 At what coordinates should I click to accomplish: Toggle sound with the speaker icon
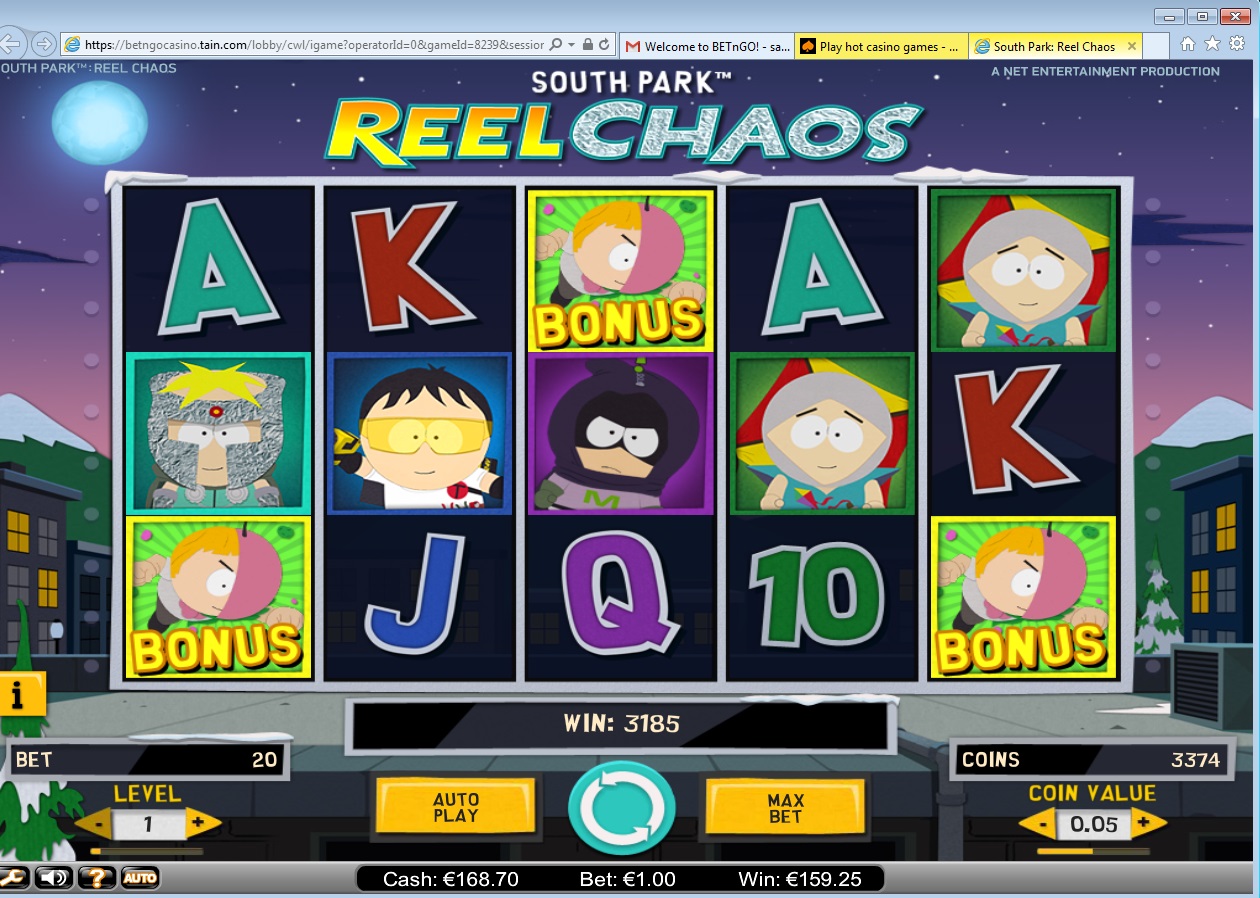pos(54,878)
